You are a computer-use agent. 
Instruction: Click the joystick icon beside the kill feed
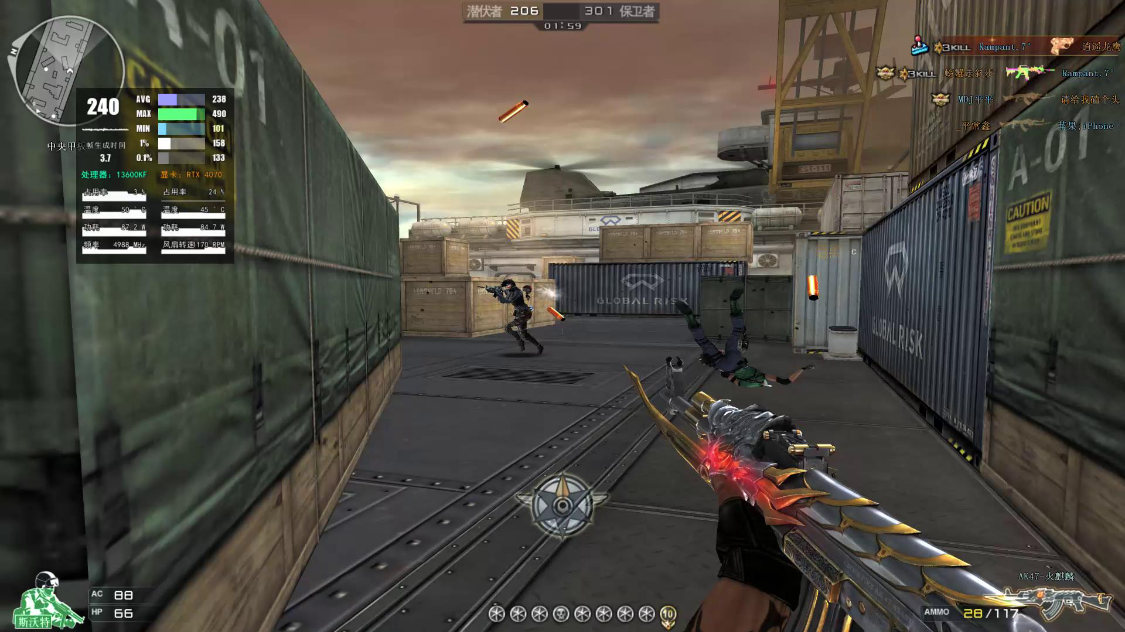coord(919,45)
